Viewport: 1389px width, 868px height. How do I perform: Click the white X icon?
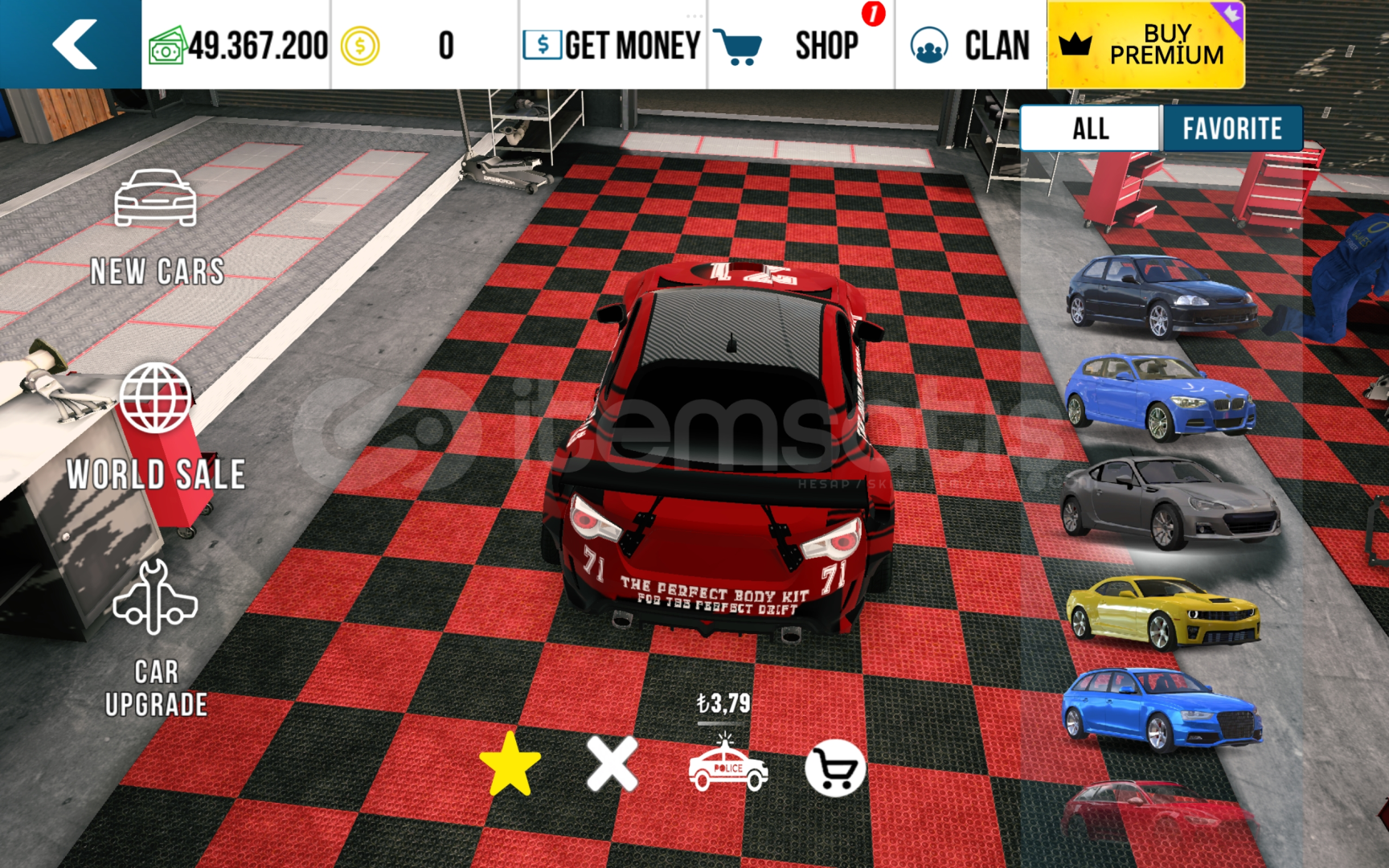[x=613, y=764]
